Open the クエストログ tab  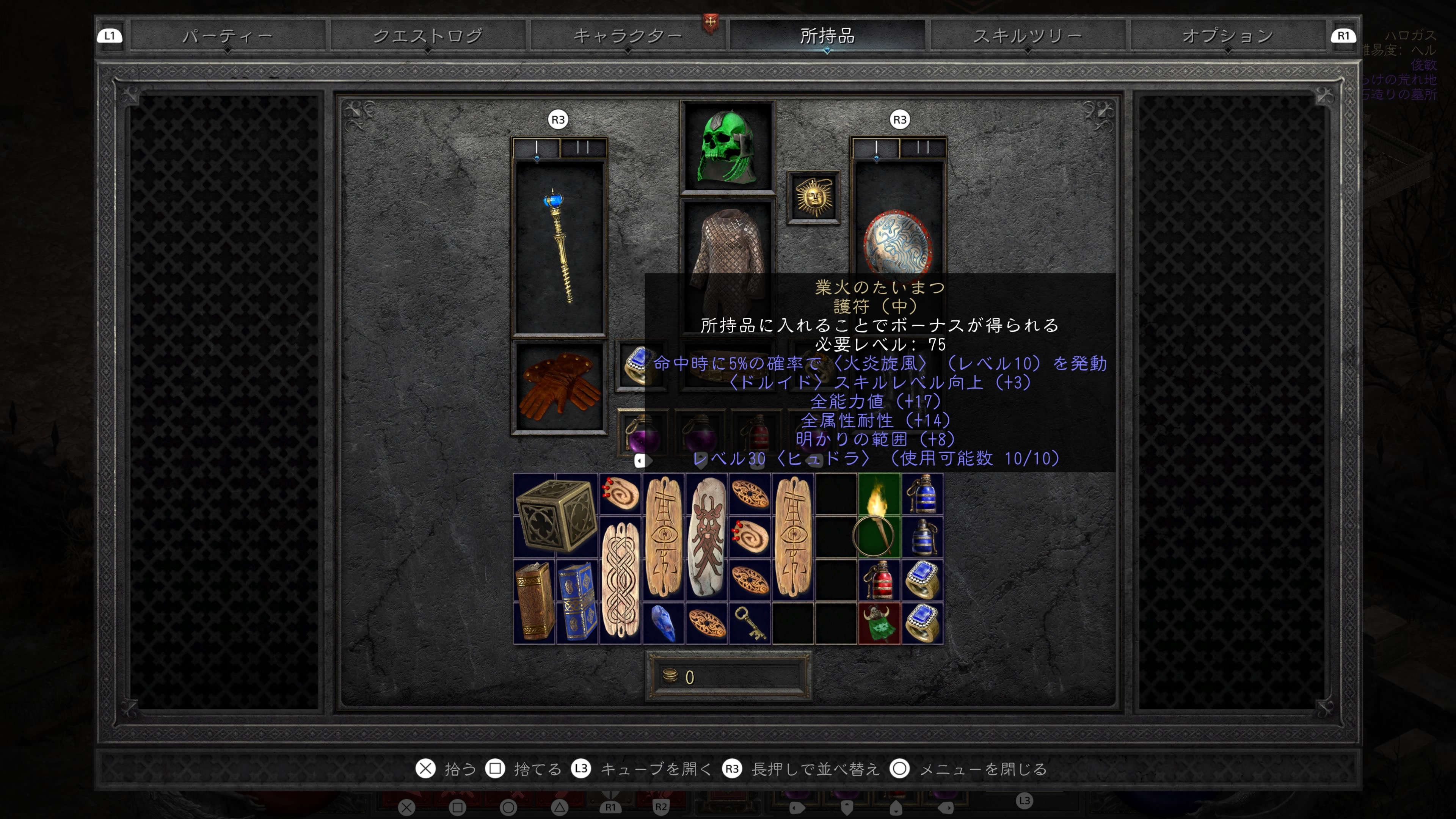428,36
